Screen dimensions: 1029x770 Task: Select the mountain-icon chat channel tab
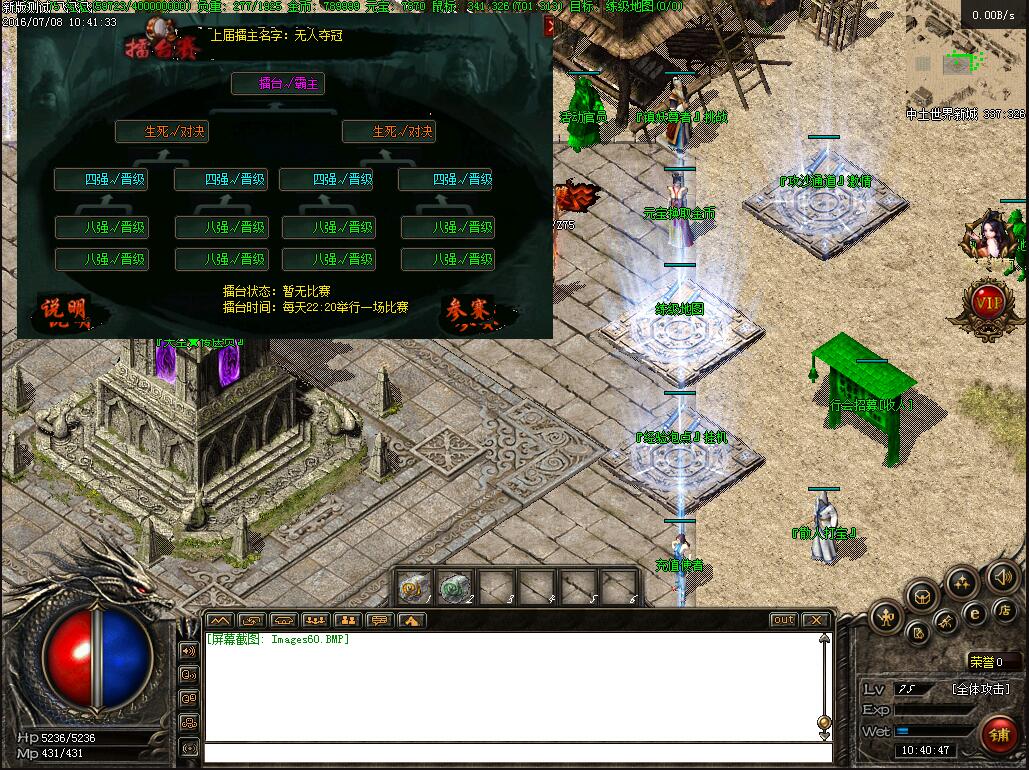(x=220, y=620)
